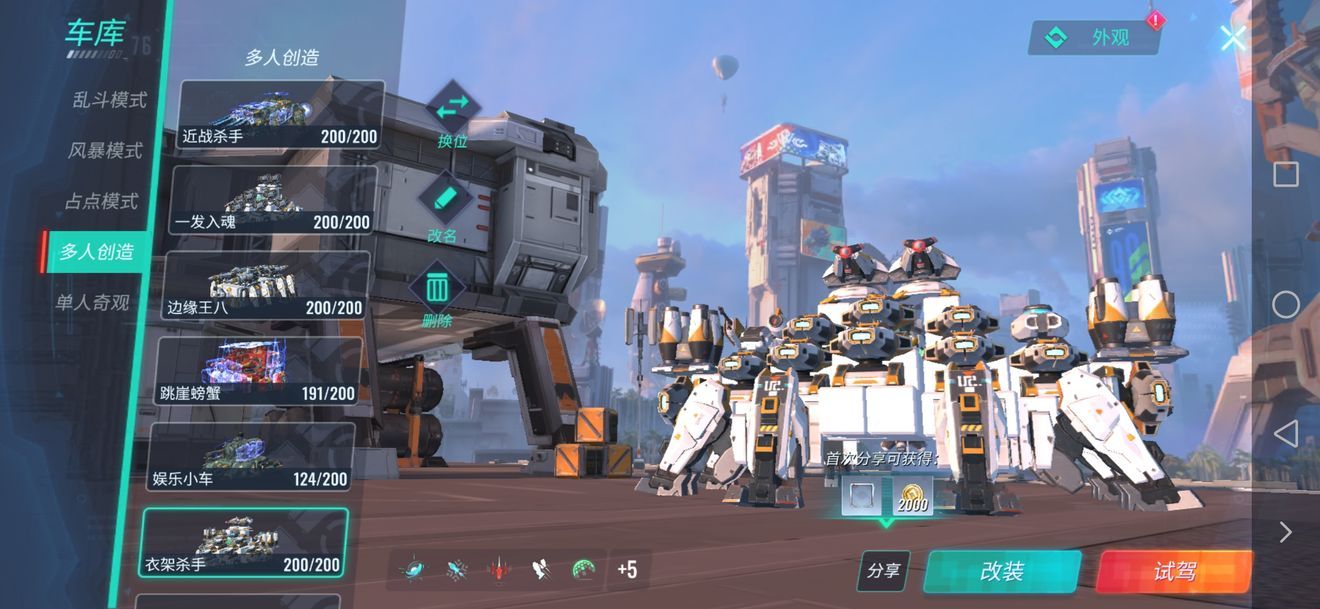Select the 占点模式 tab
The width and height of the screenshot is (1320, 609).
[x=101, y=201]
